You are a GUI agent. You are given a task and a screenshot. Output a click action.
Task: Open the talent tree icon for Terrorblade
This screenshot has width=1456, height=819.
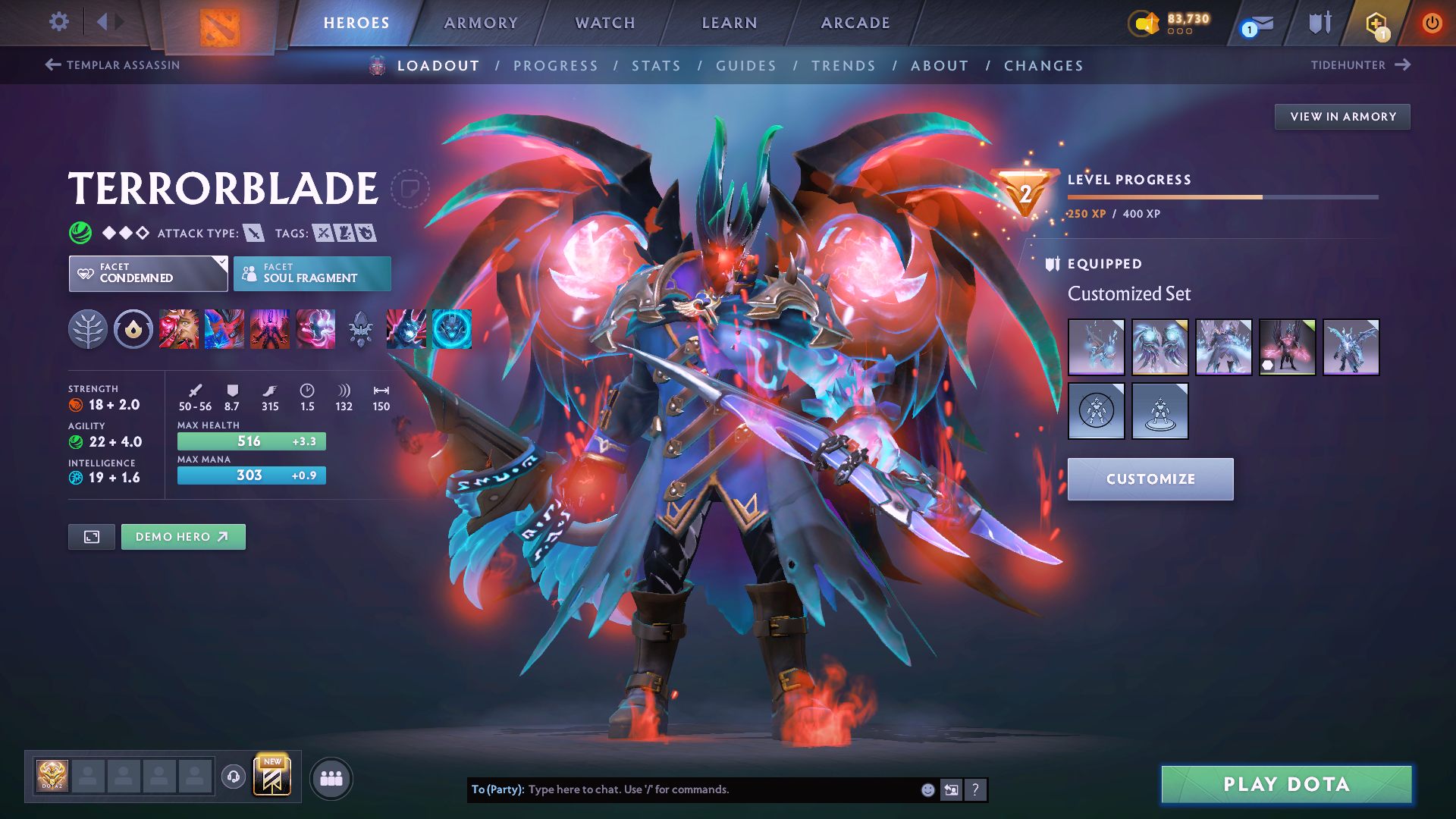[x=89, y=328]
